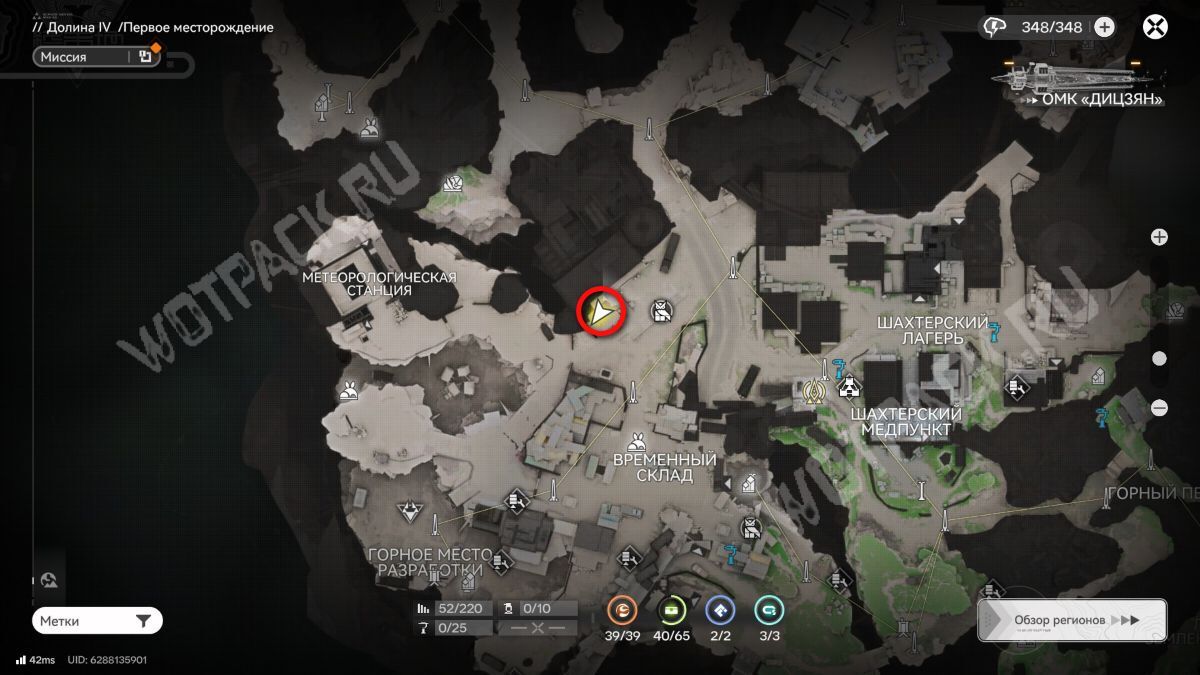
Task: Zoom in the map with the plus control
Action: 1159,237
